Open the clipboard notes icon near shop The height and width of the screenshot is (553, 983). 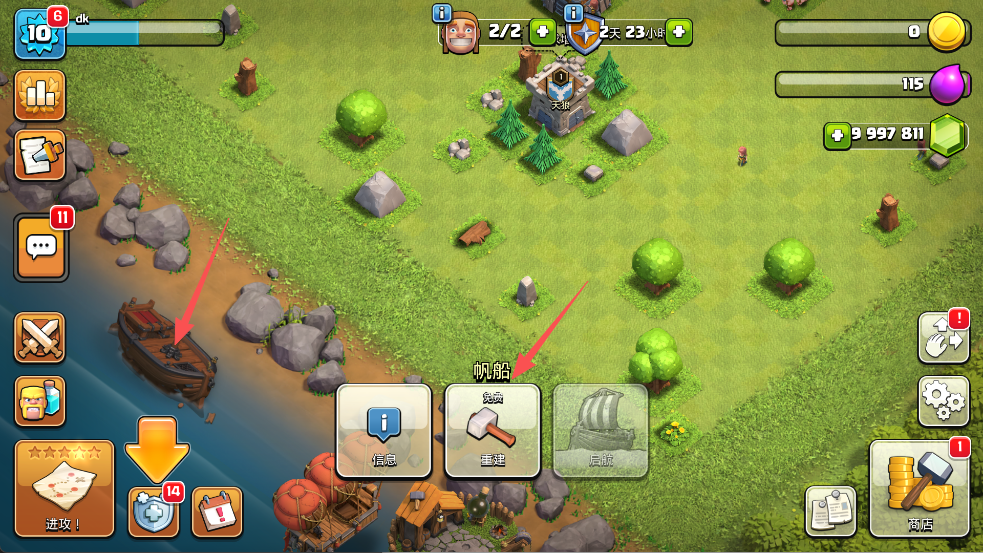[x=830, y=511]
